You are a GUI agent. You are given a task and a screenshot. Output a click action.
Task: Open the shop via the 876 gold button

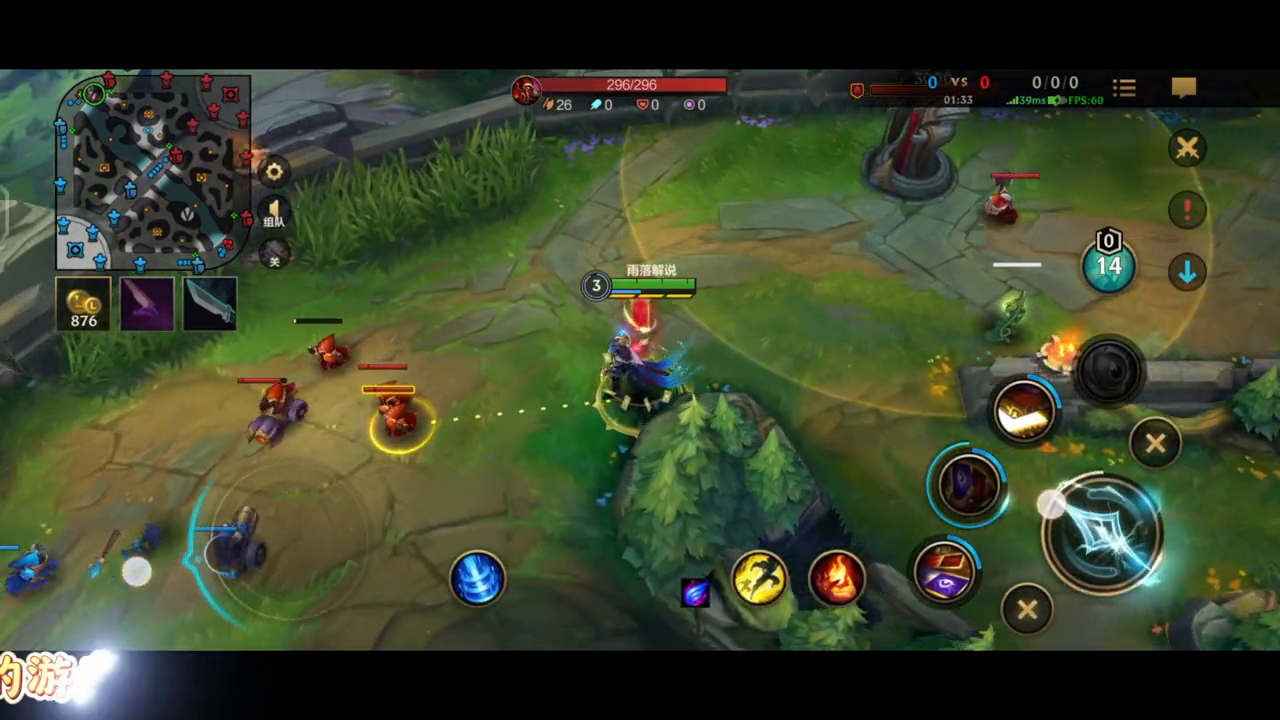click(x=83, y=304)
